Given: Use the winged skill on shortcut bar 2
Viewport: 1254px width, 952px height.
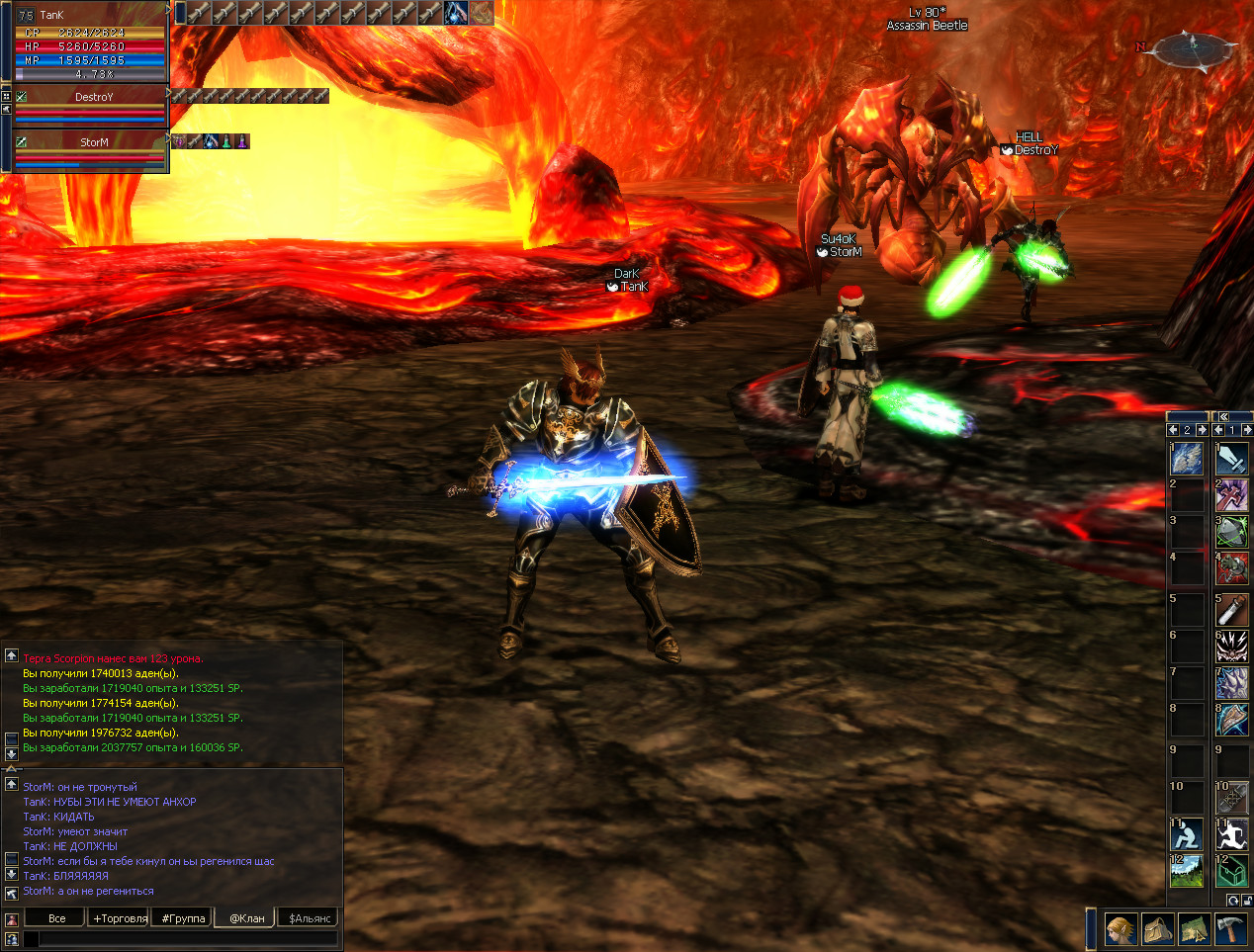Looking at the screenshot, I should (1187, 459).
